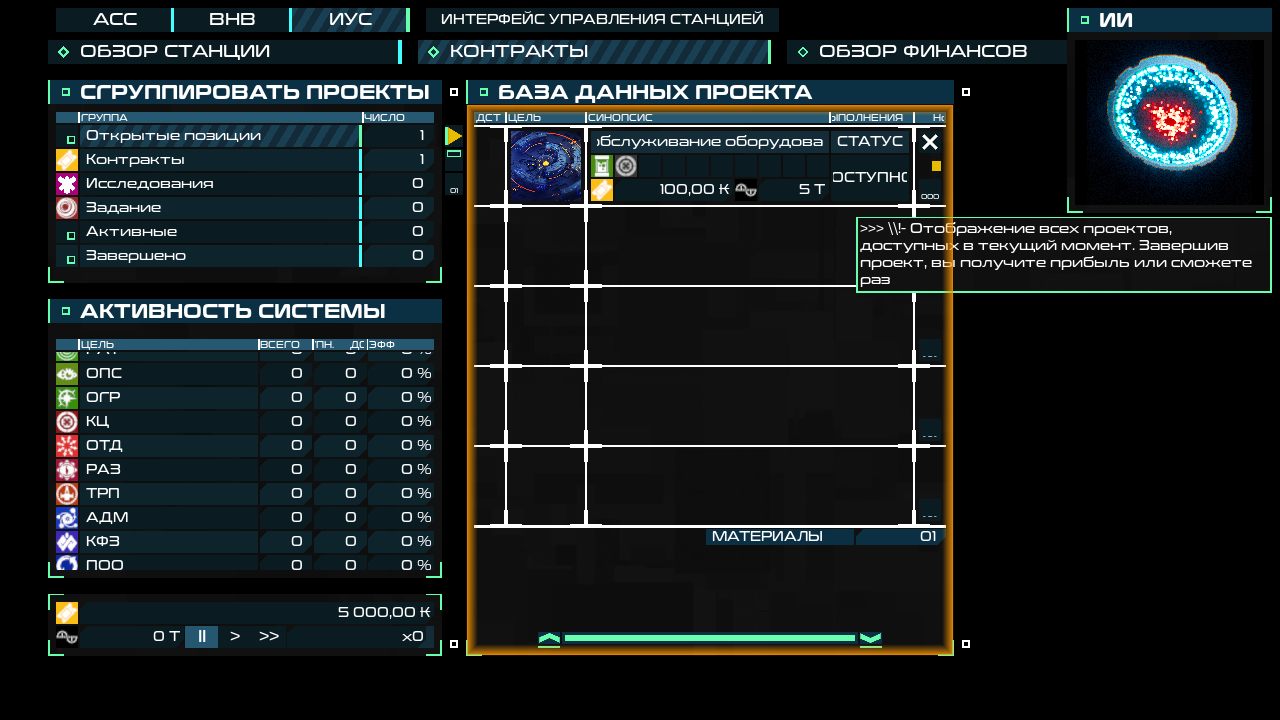Click the AI core portrait

coord(1169,121)
